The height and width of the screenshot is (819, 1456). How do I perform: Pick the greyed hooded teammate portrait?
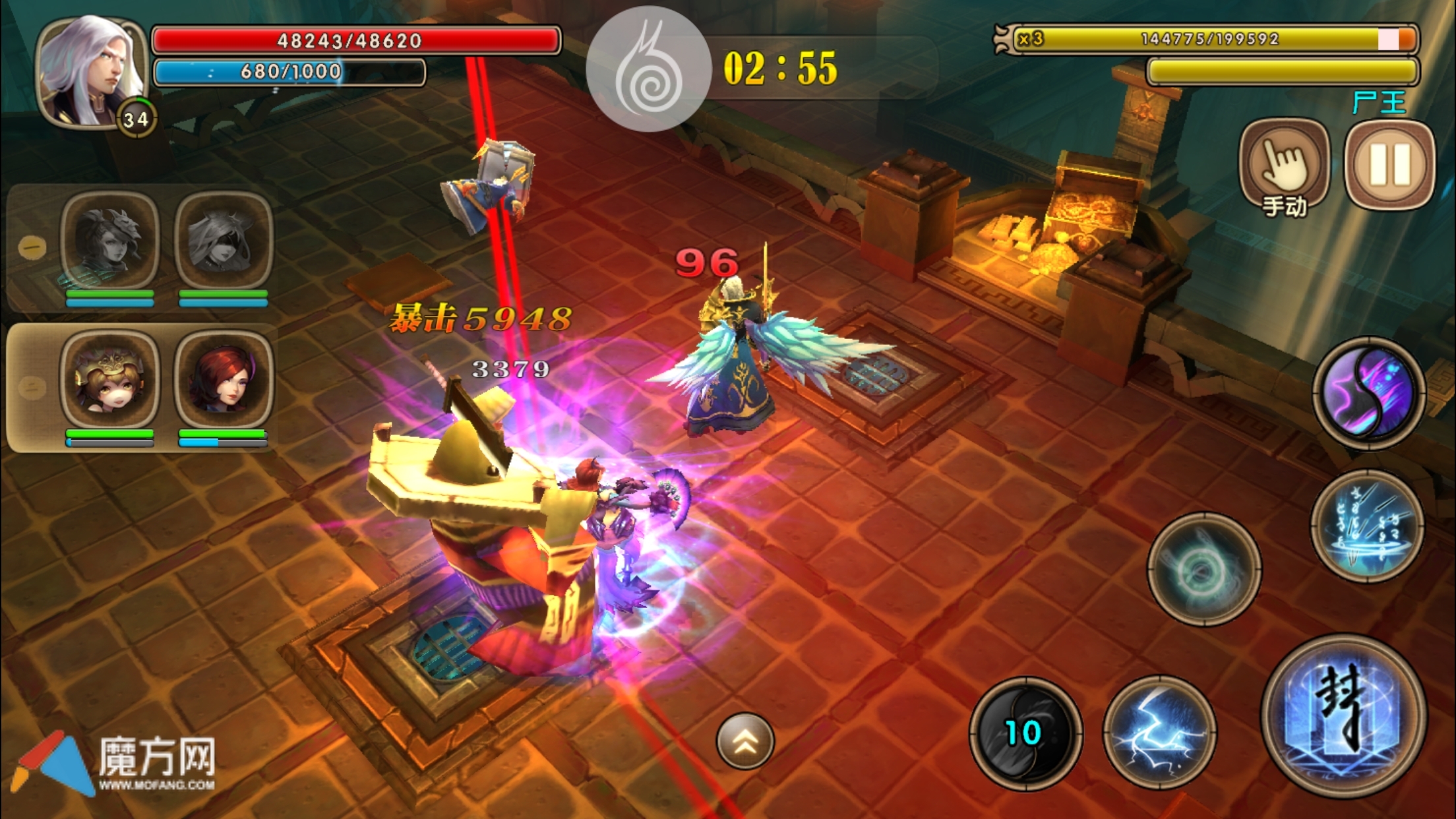click(x=224, y=240)
